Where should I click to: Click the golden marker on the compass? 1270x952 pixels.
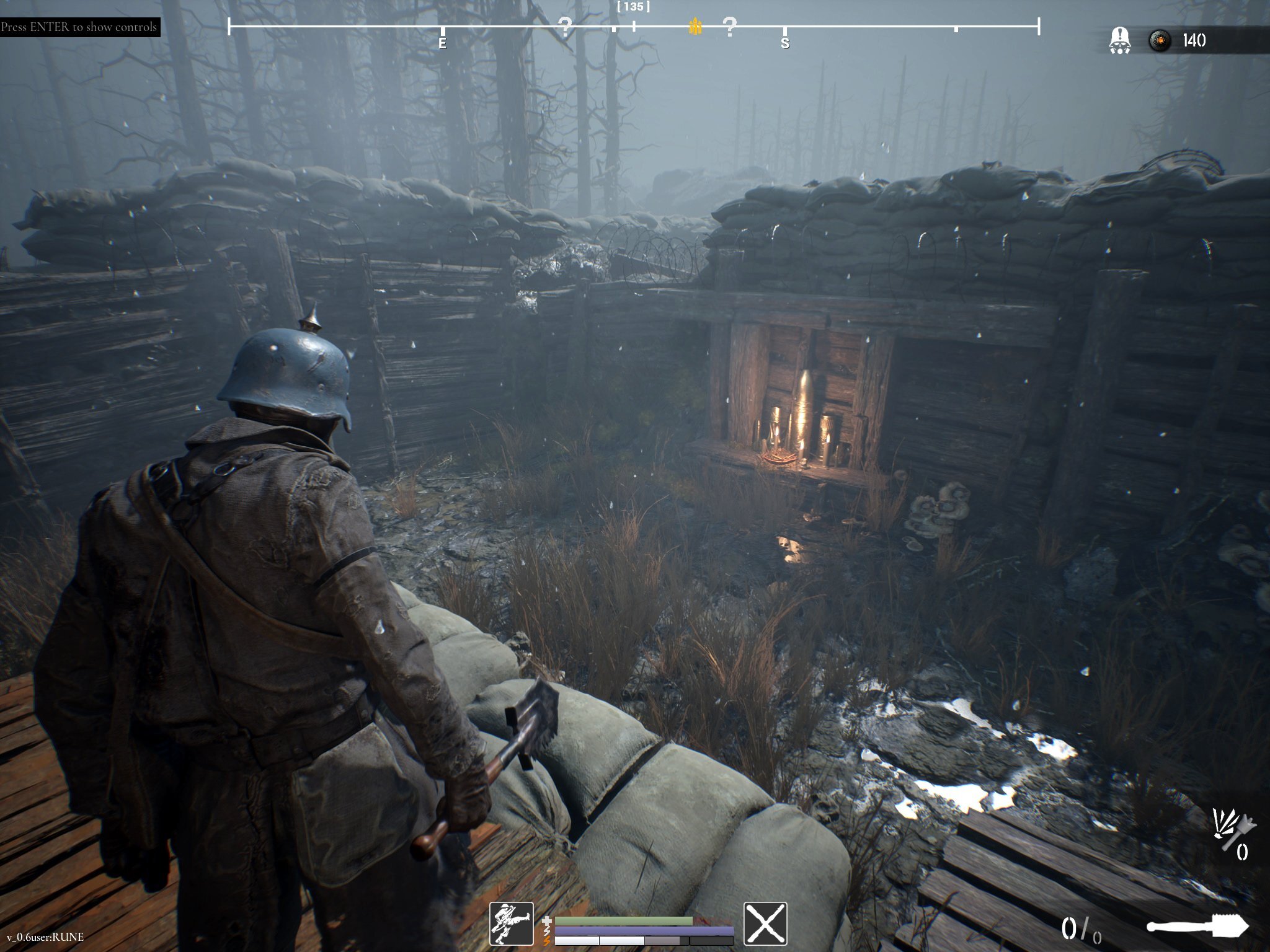[x=695, y=27]
